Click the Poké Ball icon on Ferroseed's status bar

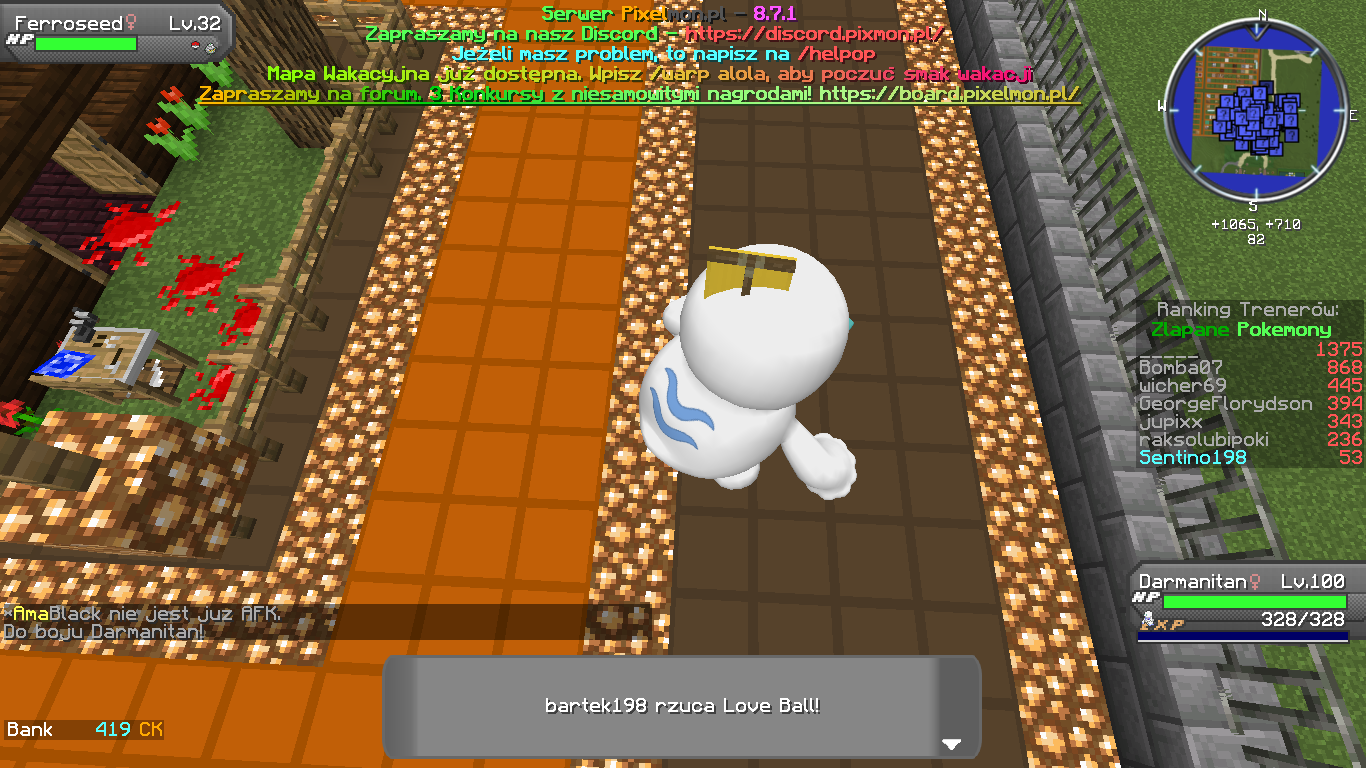click(197, 44)
